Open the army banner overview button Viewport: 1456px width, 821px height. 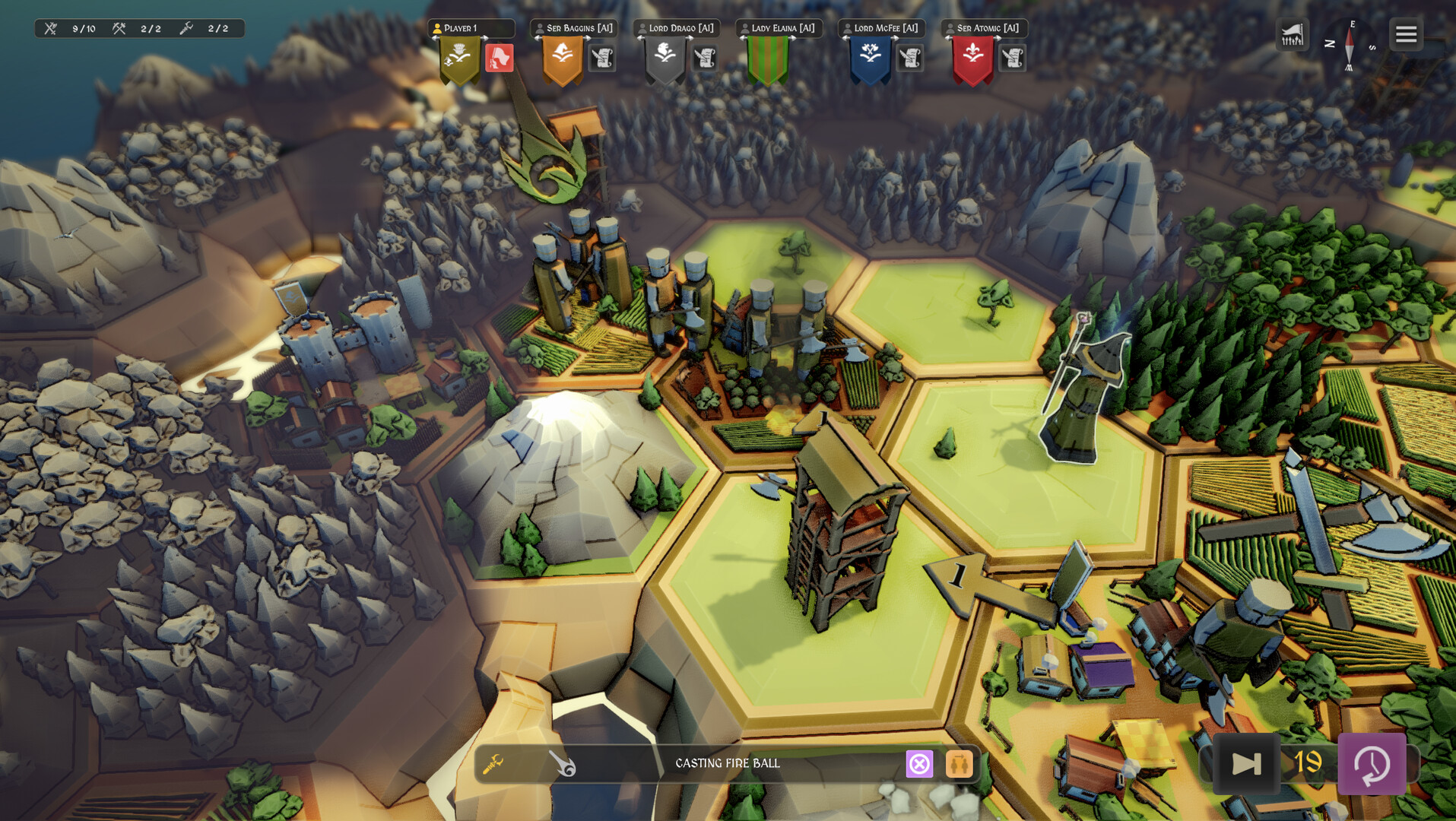1292,35
